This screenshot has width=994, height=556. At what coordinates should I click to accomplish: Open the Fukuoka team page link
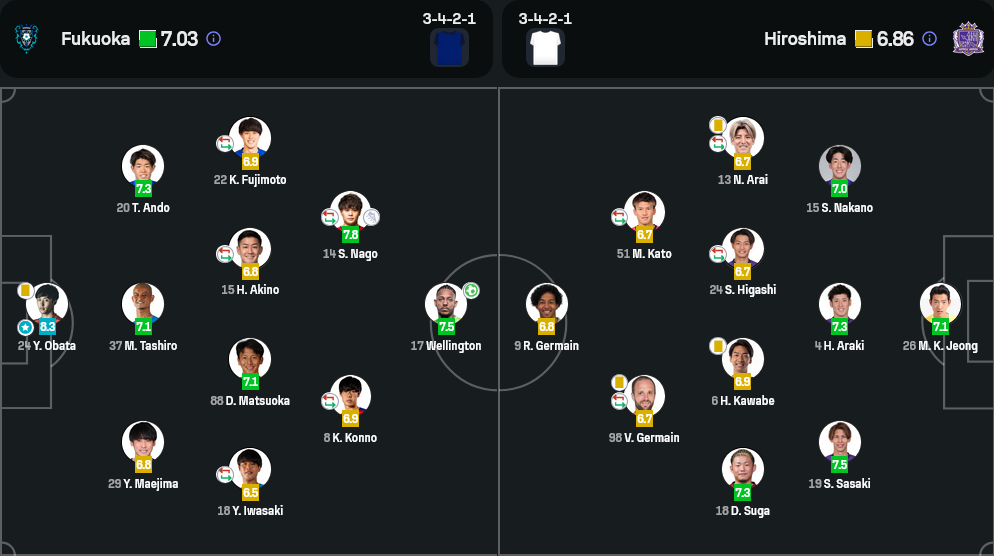(95, 39)
